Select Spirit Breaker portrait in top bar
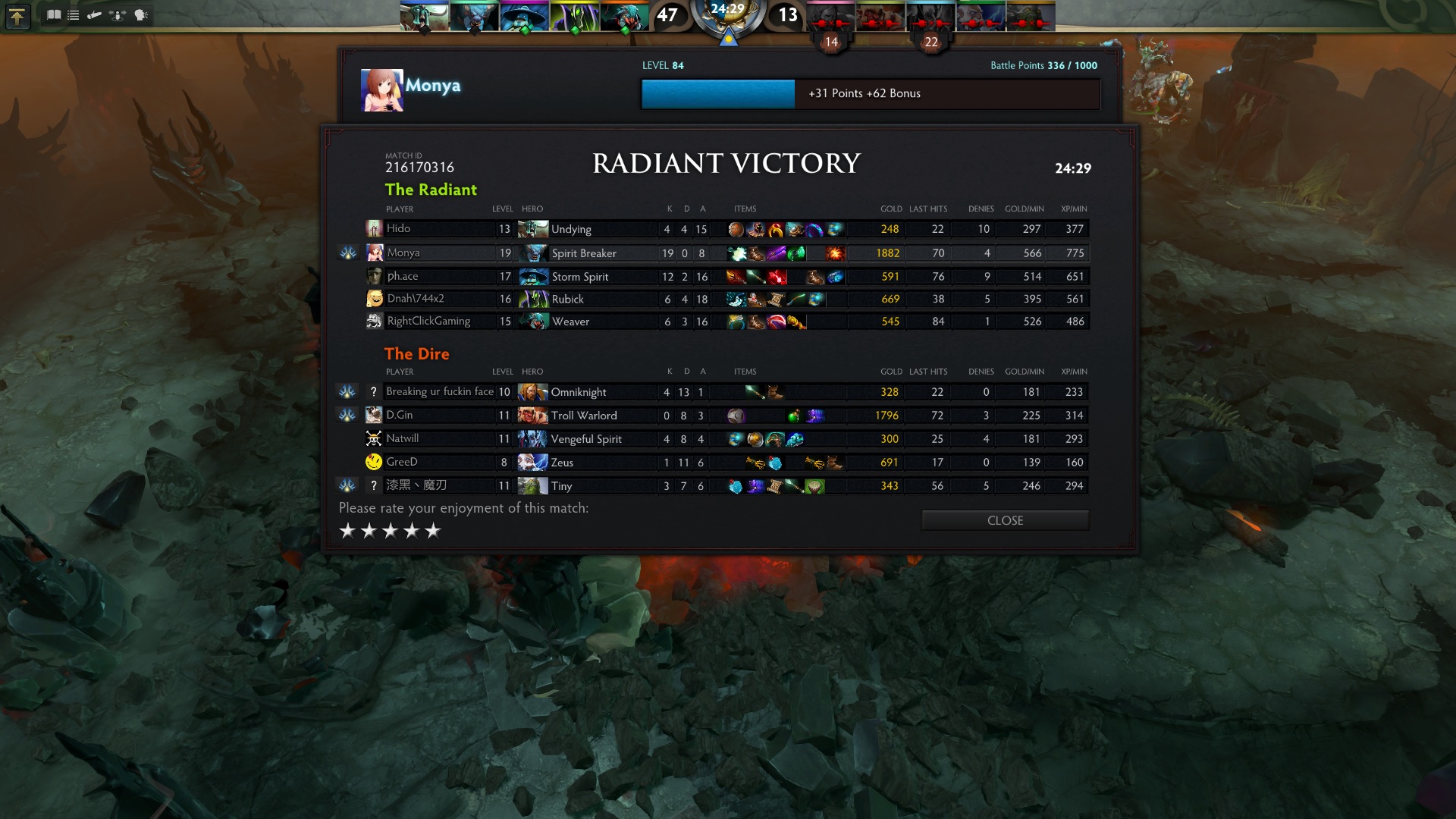1456x819 pixels. 474,16
